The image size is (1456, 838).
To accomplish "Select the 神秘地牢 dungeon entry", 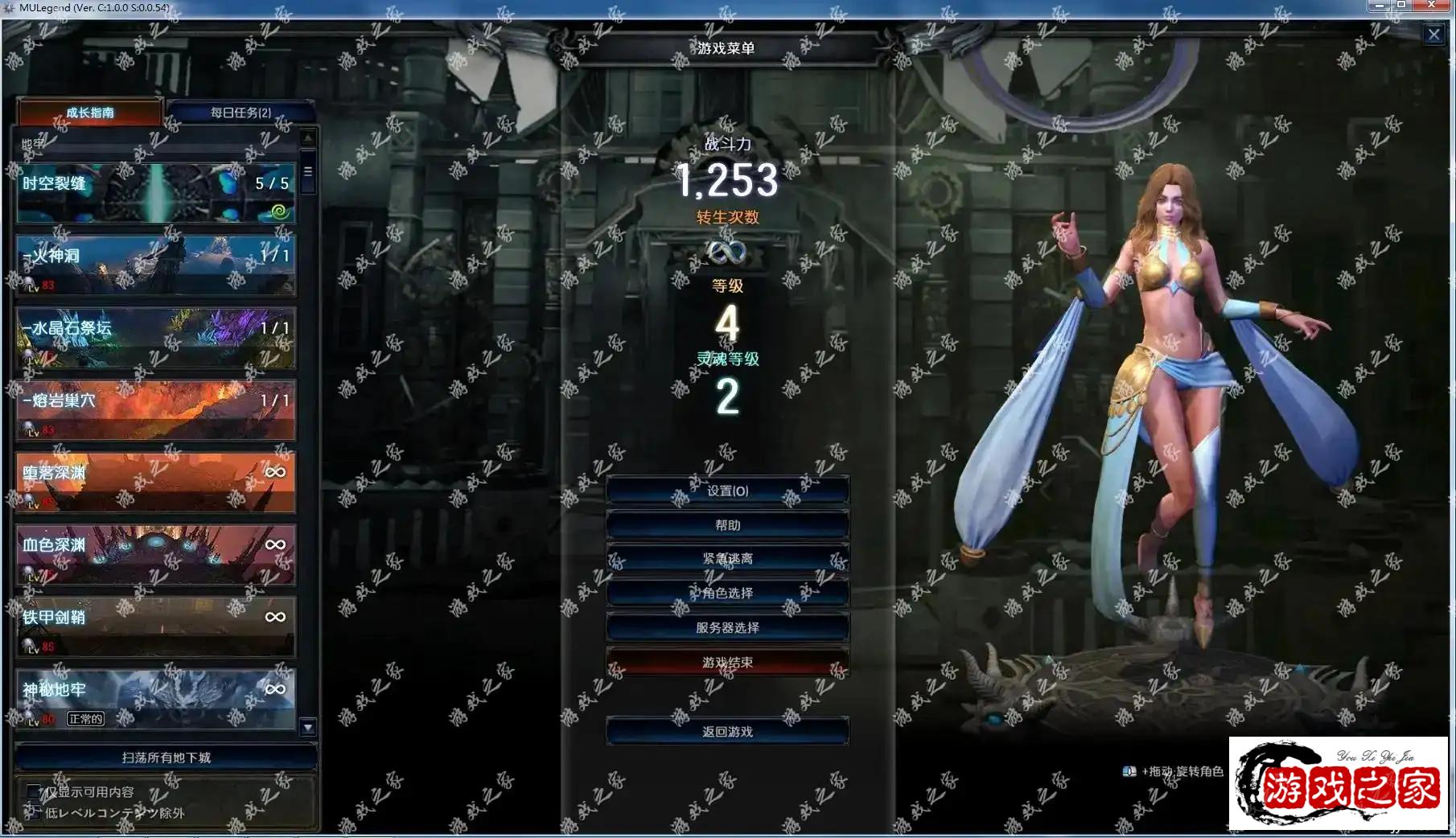I will (x=155, y=698).
